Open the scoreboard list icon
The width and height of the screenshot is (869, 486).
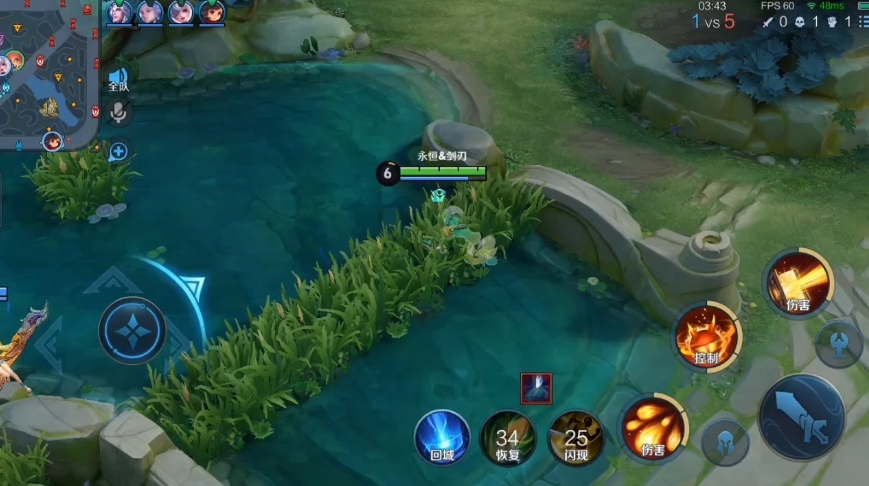[x=862, y=21]
